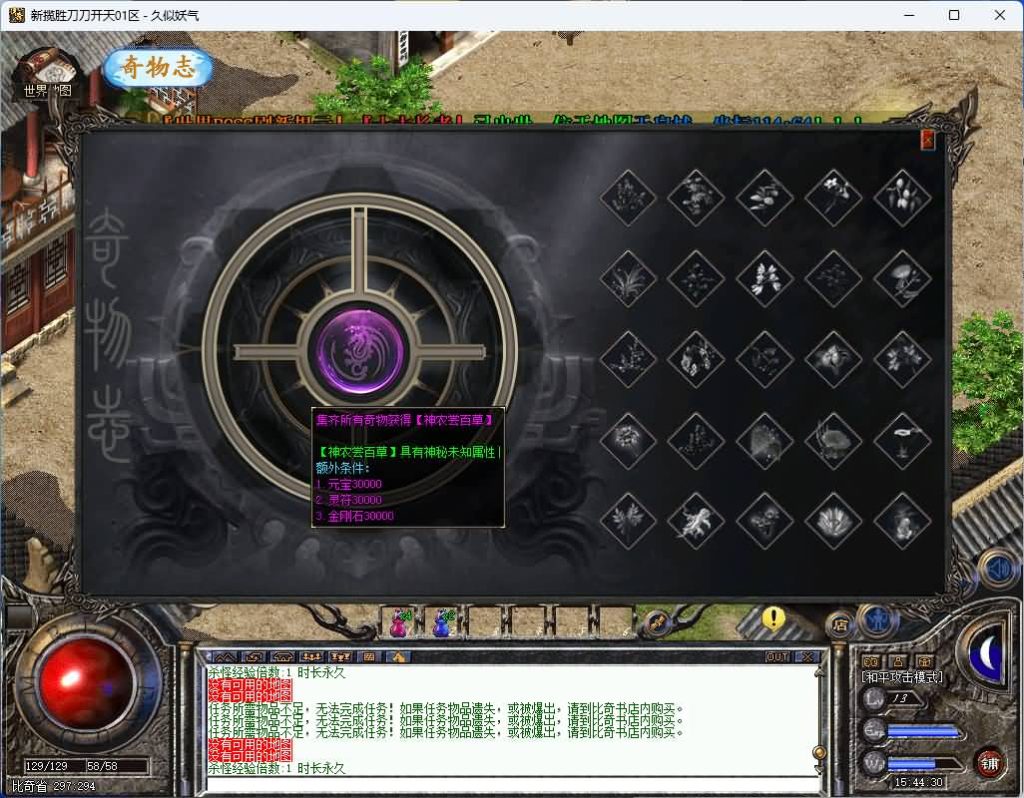Open the shop via the 店 icon
Viewport: 1024px width, 798px height.
[x=840, y=624]
